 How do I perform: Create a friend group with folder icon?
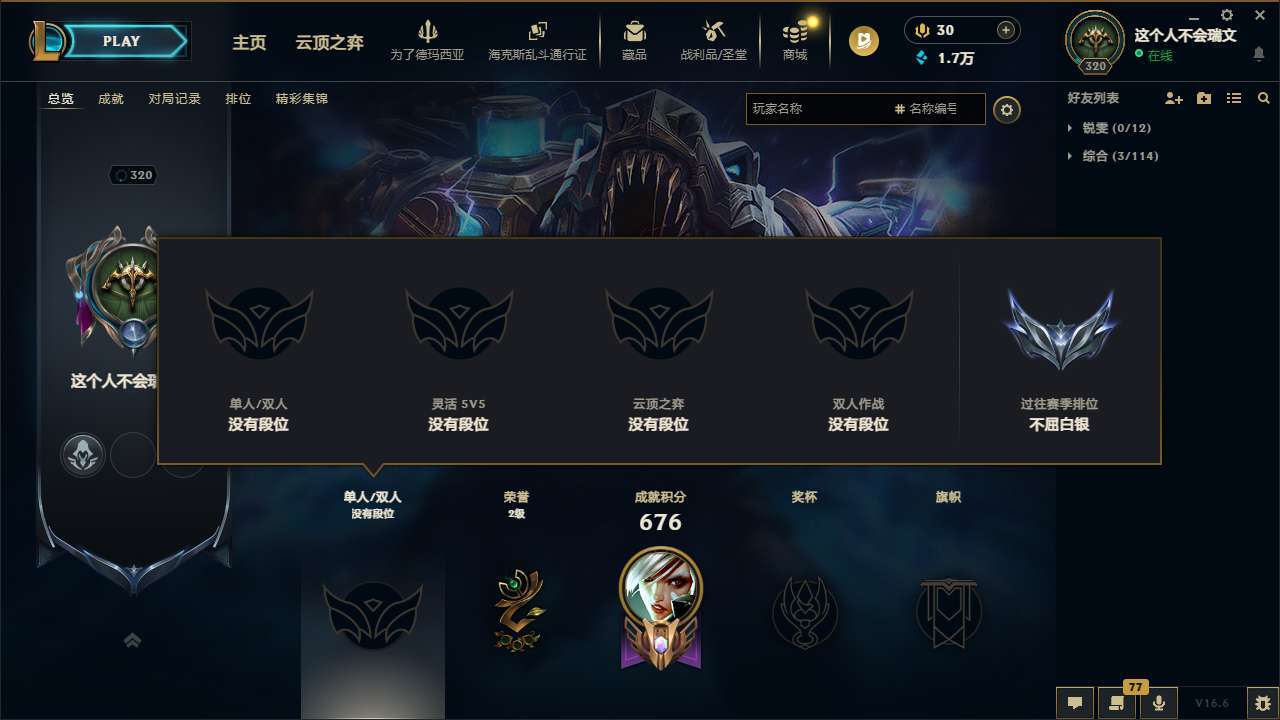click(x=1202, y=98)
